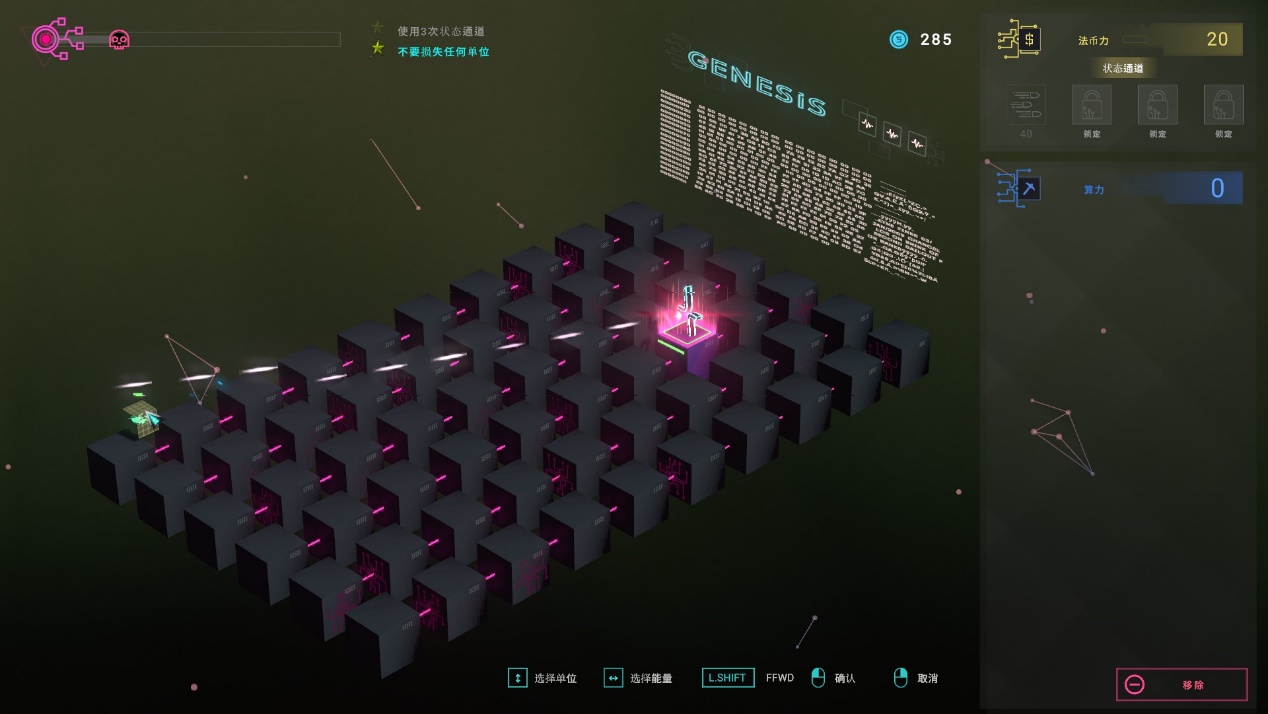The height and width of the screenshot is (714, 1268).
Task: Click the 移除 remove button
Action: coord(1181,685)
